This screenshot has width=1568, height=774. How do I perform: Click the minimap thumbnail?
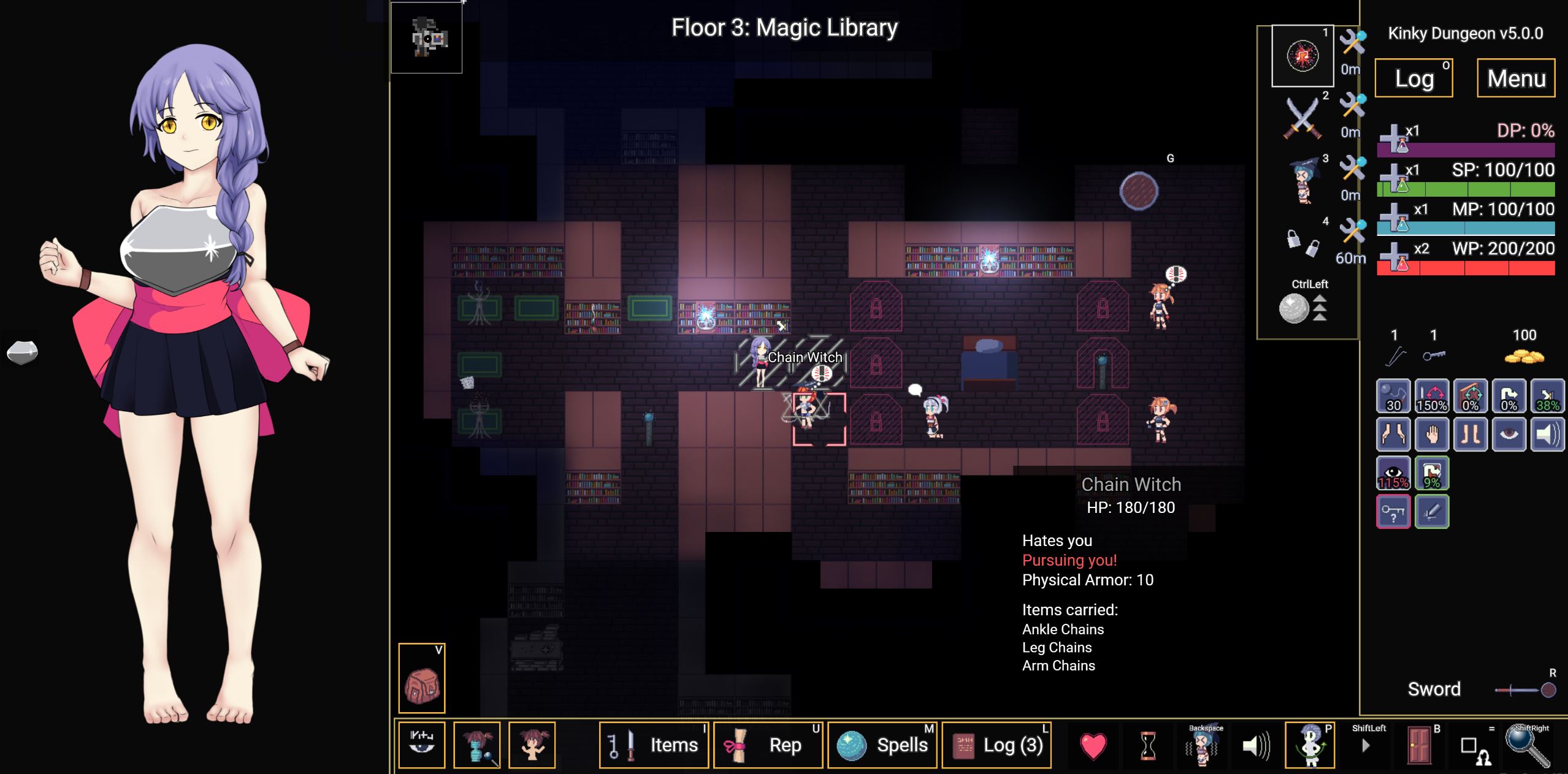click(427, 38)
